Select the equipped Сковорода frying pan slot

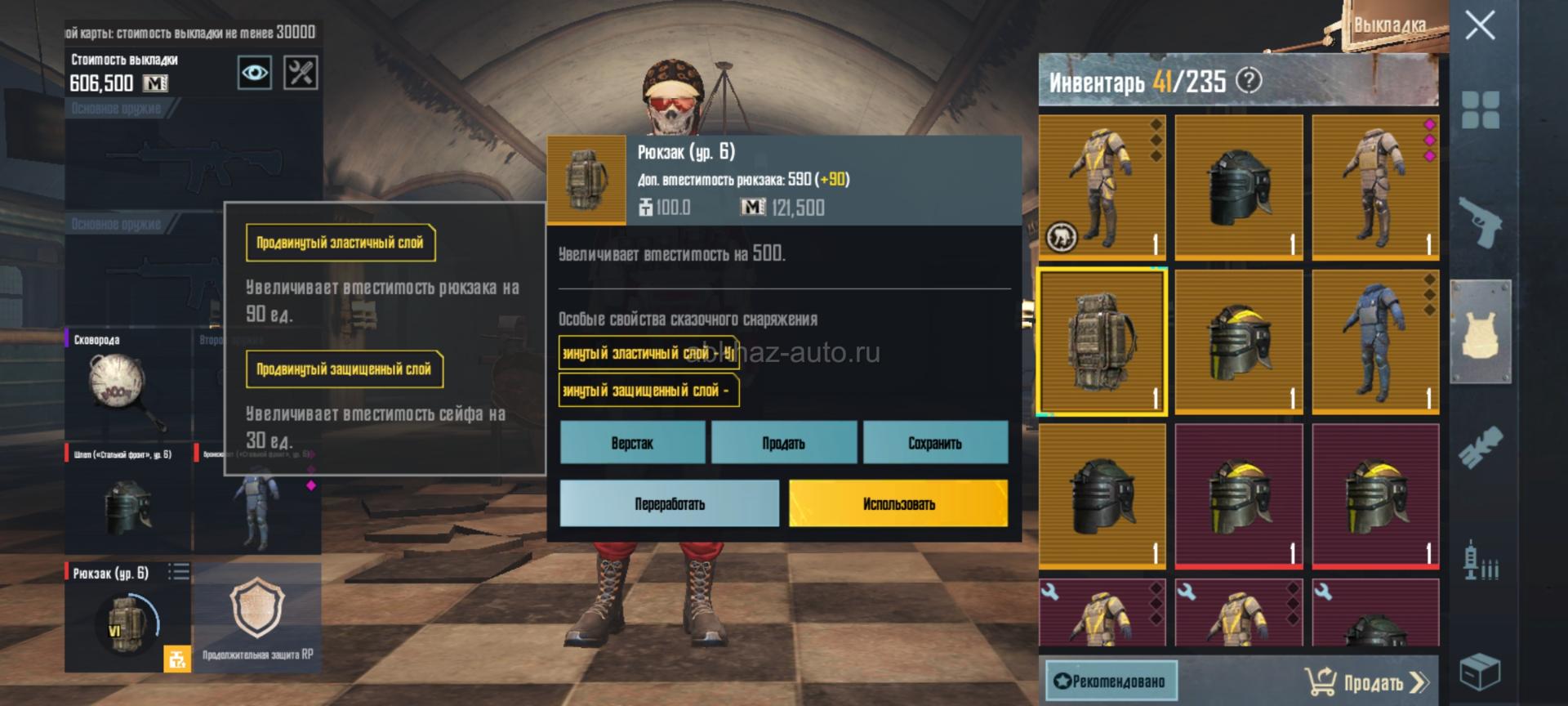point(127,384)
